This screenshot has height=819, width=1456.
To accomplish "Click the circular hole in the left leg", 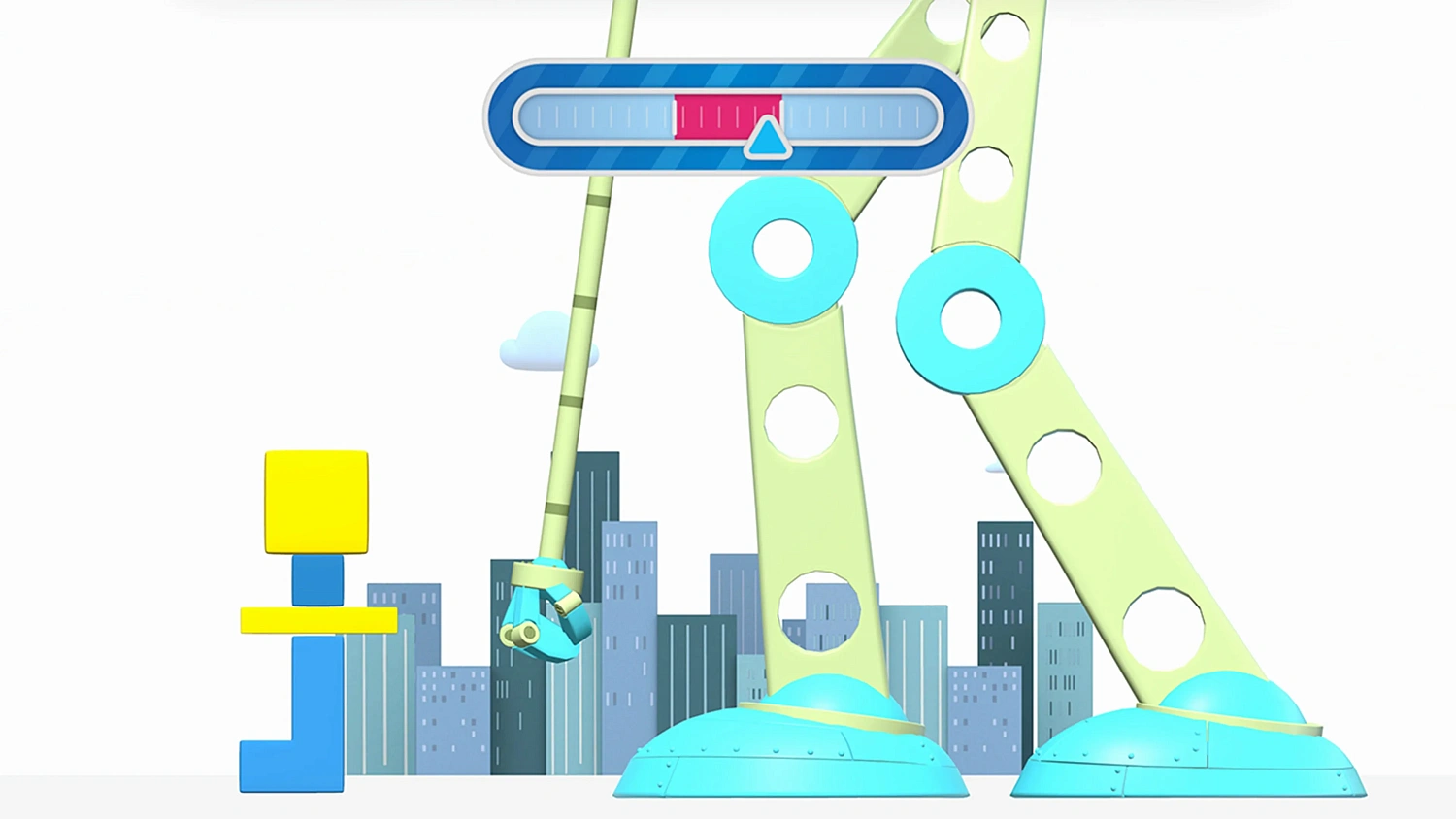I will point(801,422).
